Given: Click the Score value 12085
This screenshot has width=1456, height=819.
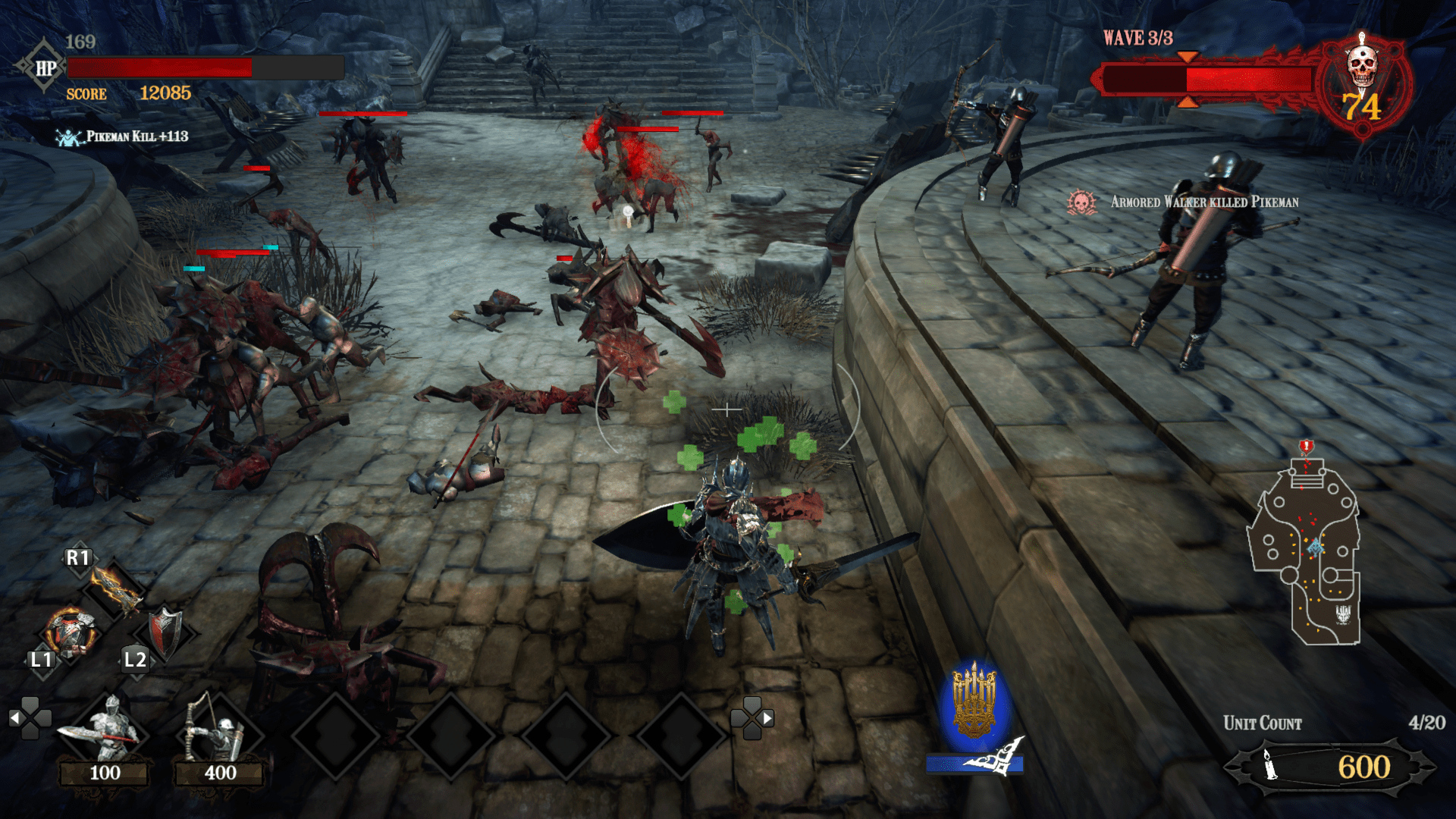Looking at the screenshot, I should (162, 95).
